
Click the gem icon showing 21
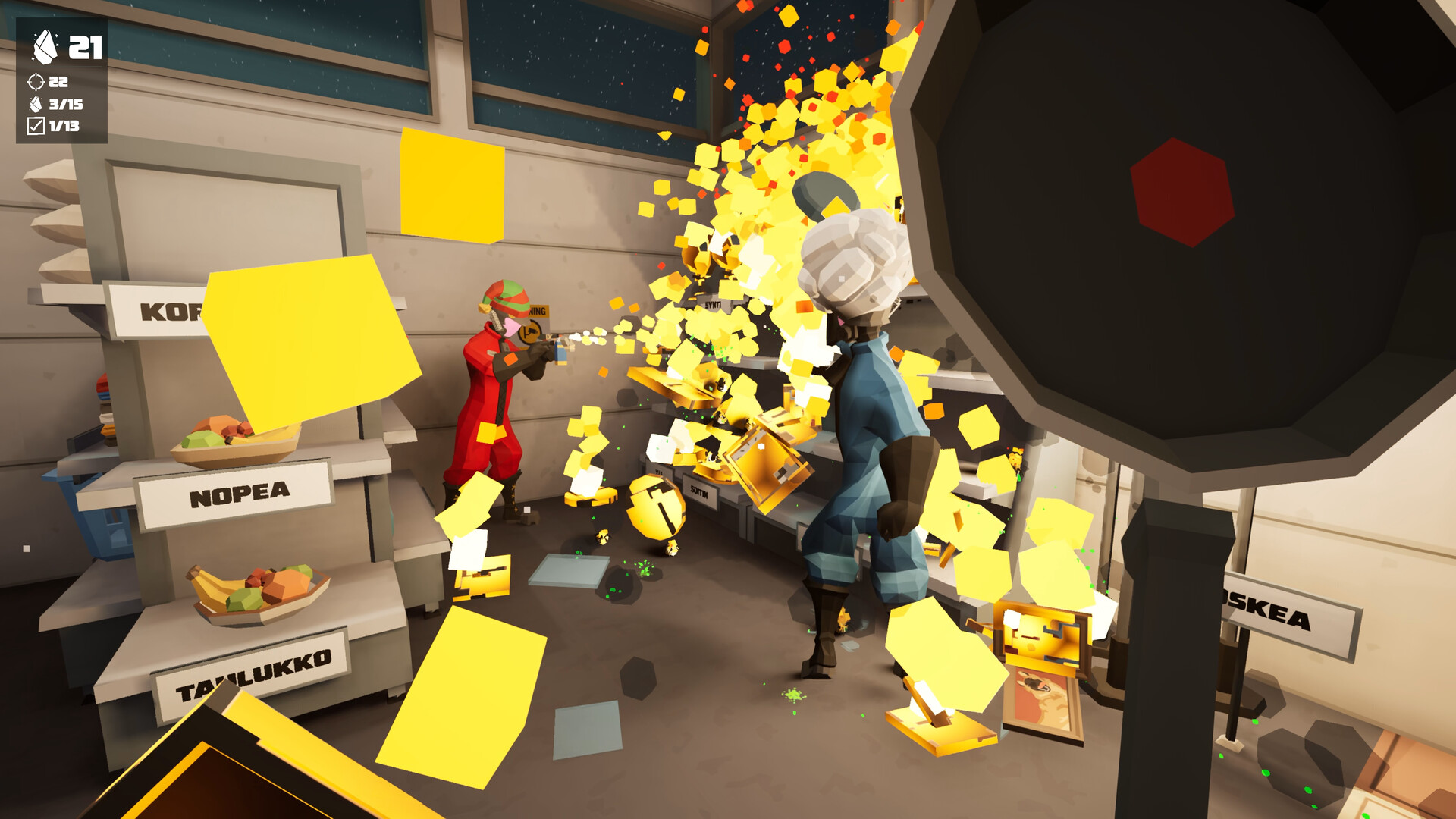[45, 45]
